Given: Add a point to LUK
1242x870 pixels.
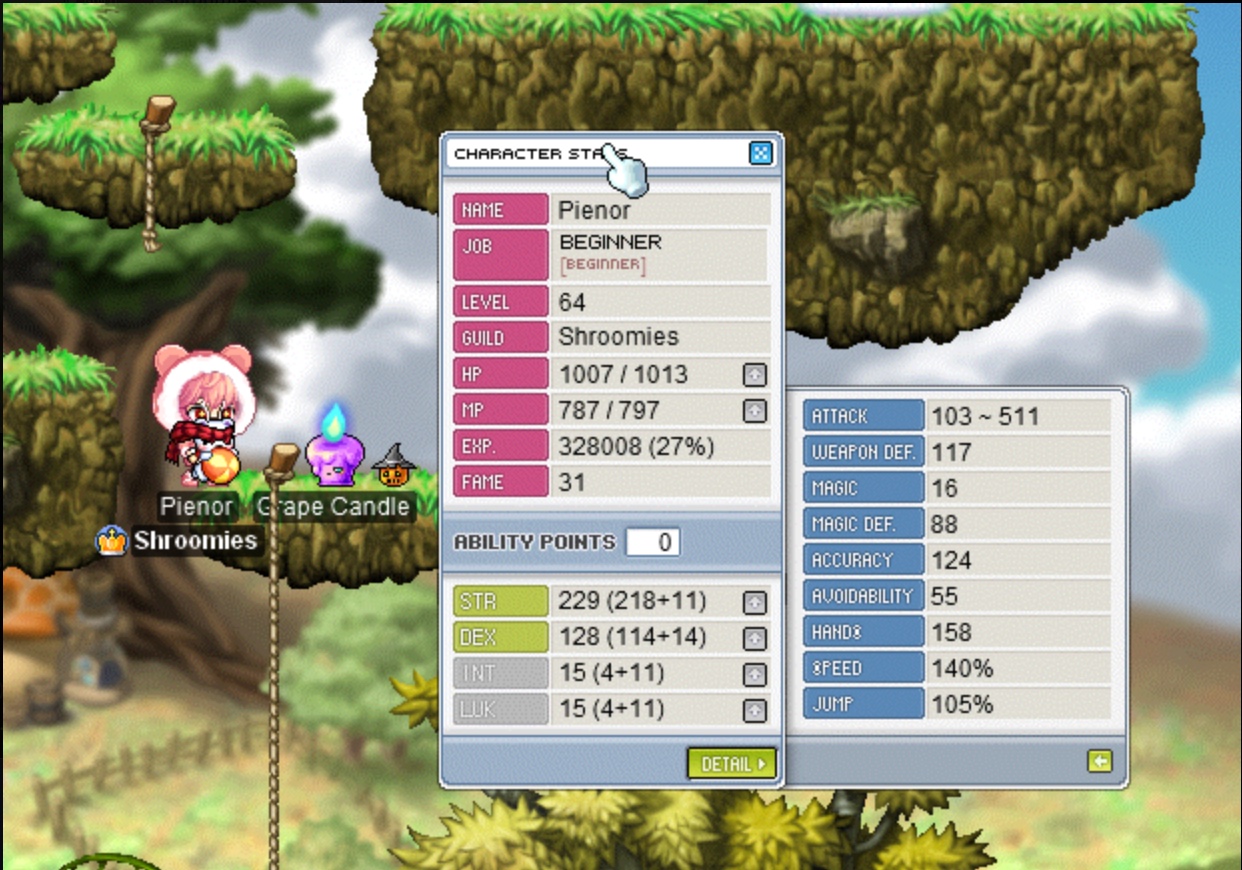Looking at the screenshot, I should tap(755, 710).
